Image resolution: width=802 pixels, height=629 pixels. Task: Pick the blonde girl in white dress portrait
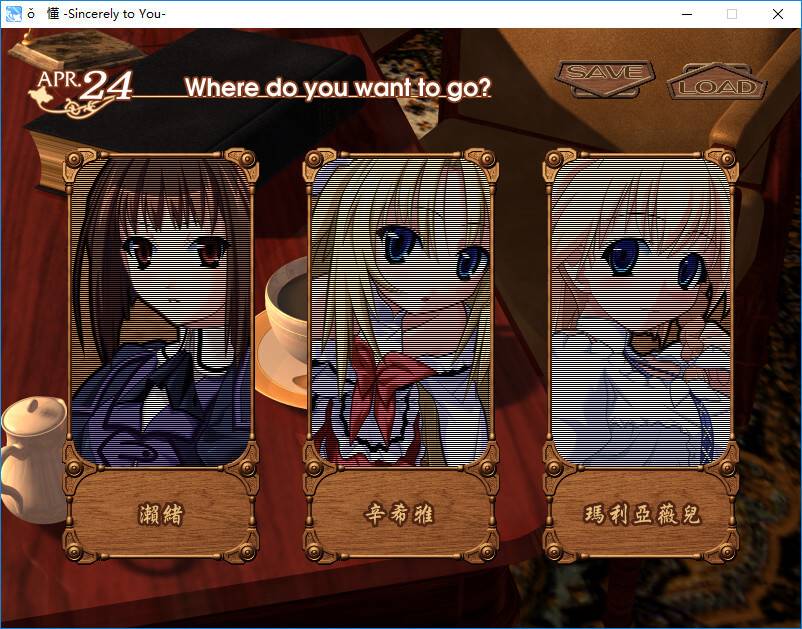(642, 310)
